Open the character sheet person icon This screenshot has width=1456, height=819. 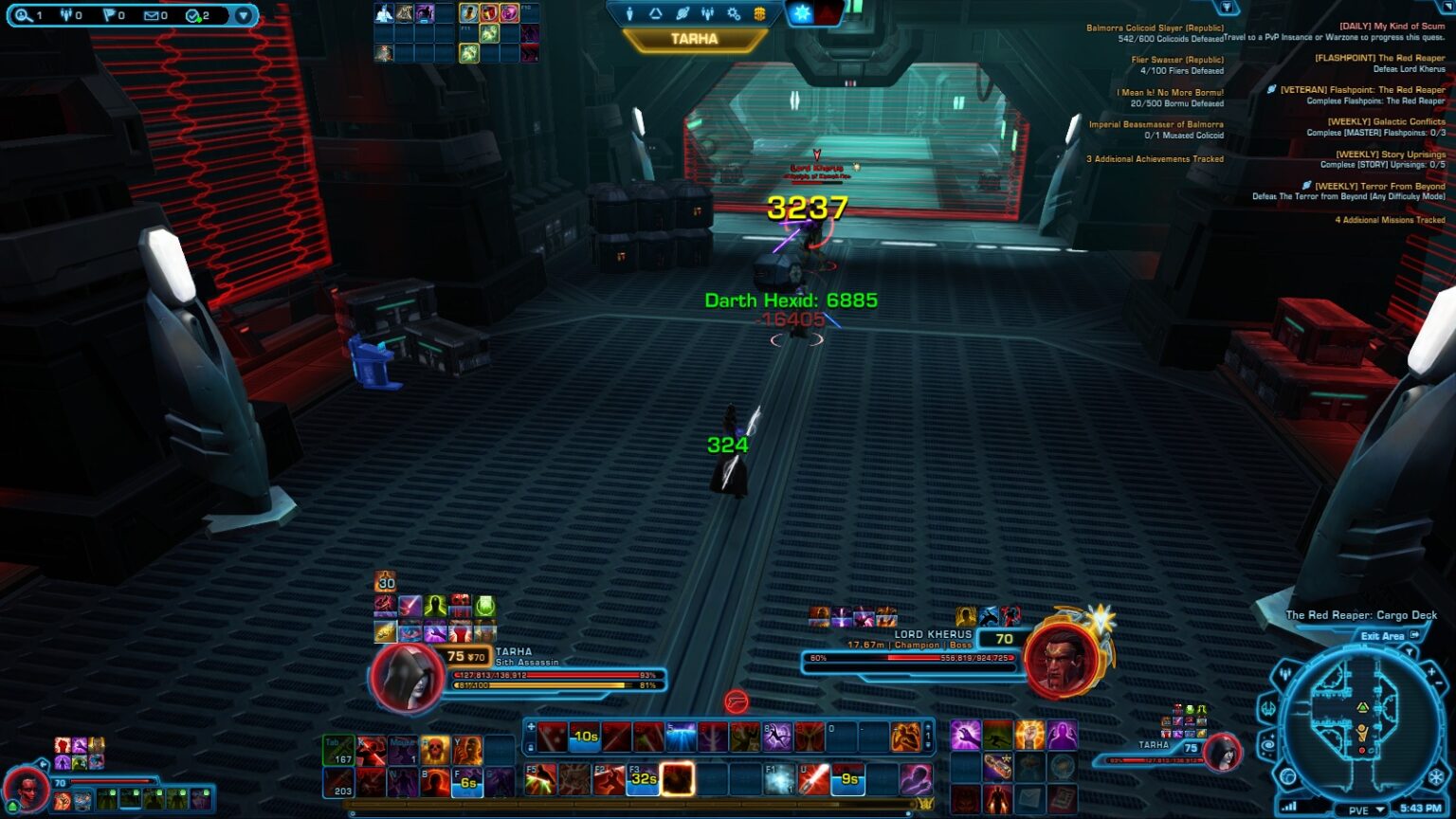[629, 13]
